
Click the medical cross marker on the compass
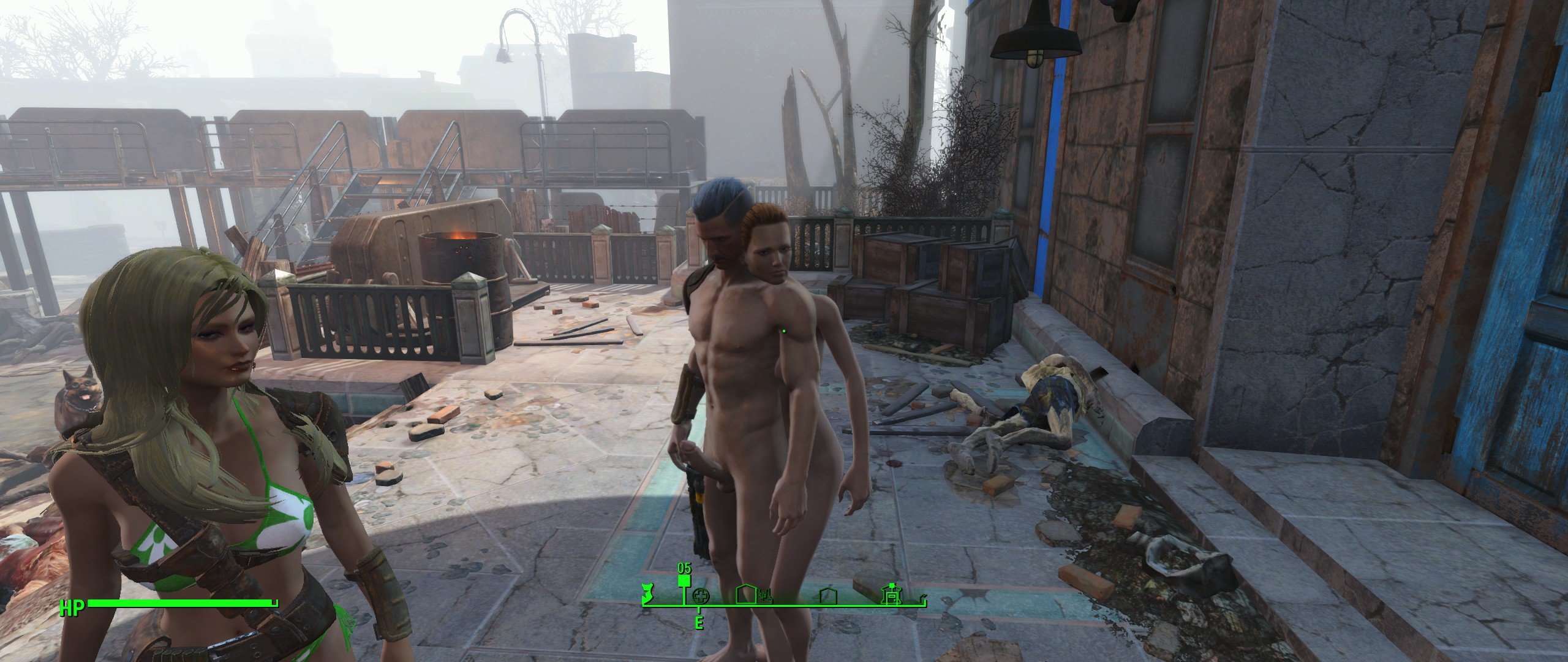click(x=700, y=596)
